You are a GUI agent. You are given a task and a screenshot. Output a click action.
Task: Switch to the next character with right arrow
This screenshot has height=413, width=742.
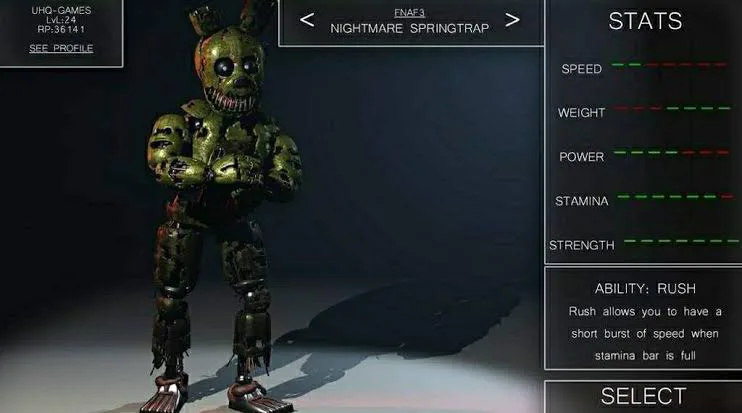[512, 20]
